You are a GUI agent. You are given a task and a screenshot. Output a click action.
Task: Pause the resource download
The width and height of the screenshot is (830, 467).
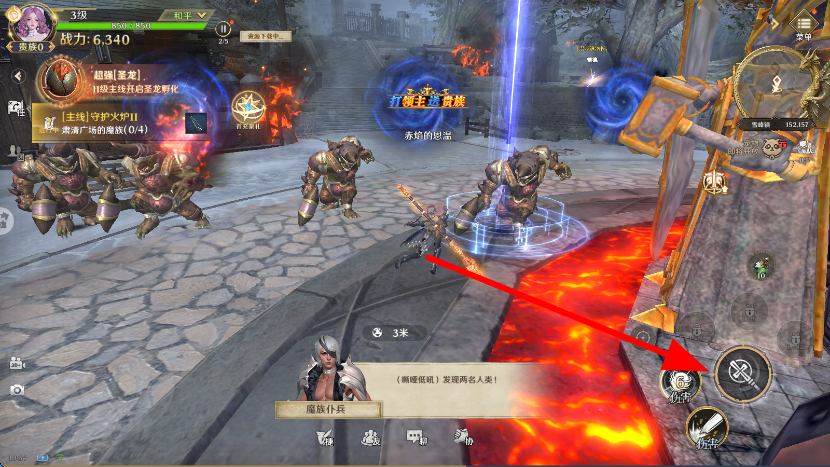223,29
